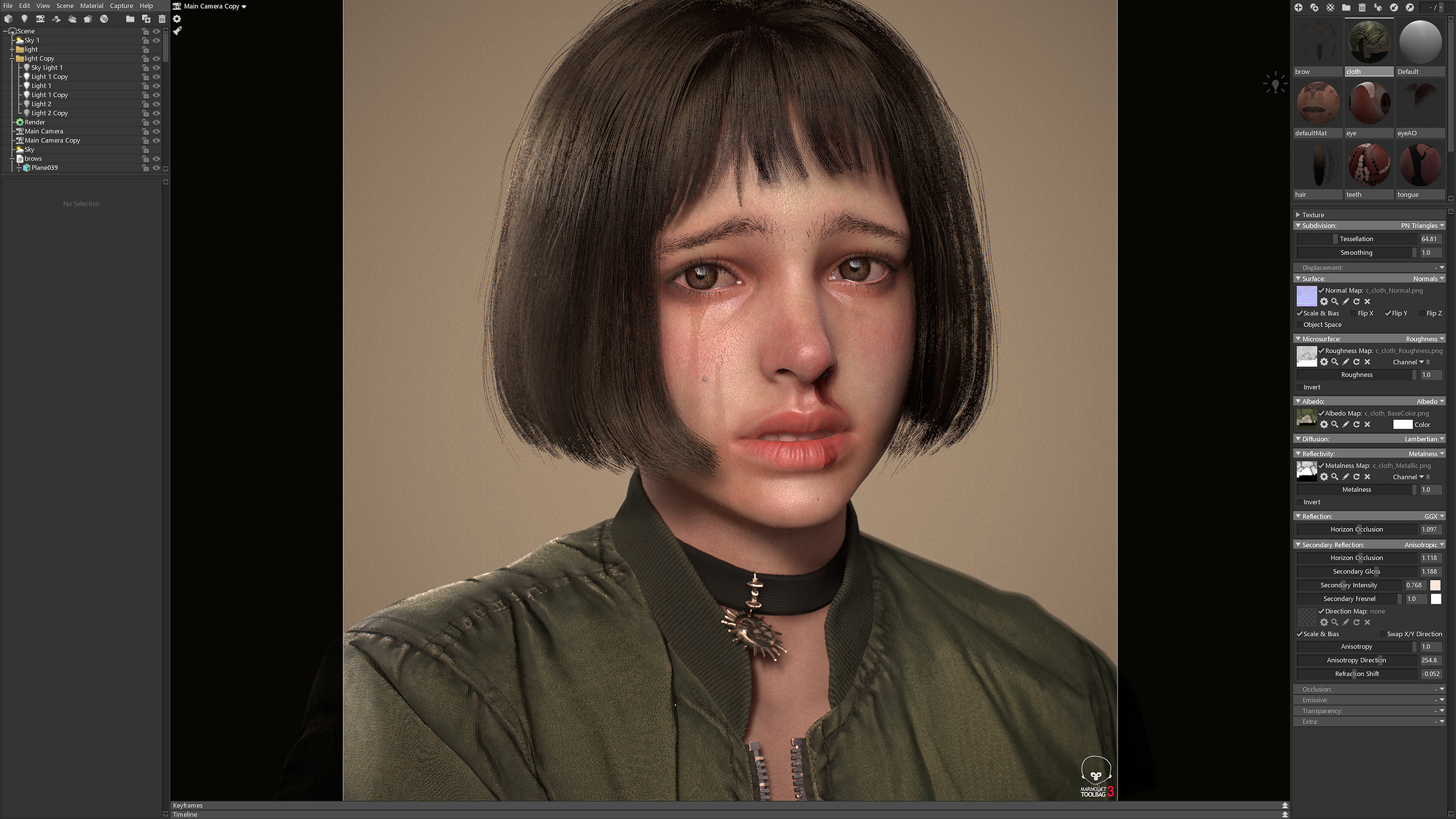
Task: Open the Material menu
Action: pos(92,5)
